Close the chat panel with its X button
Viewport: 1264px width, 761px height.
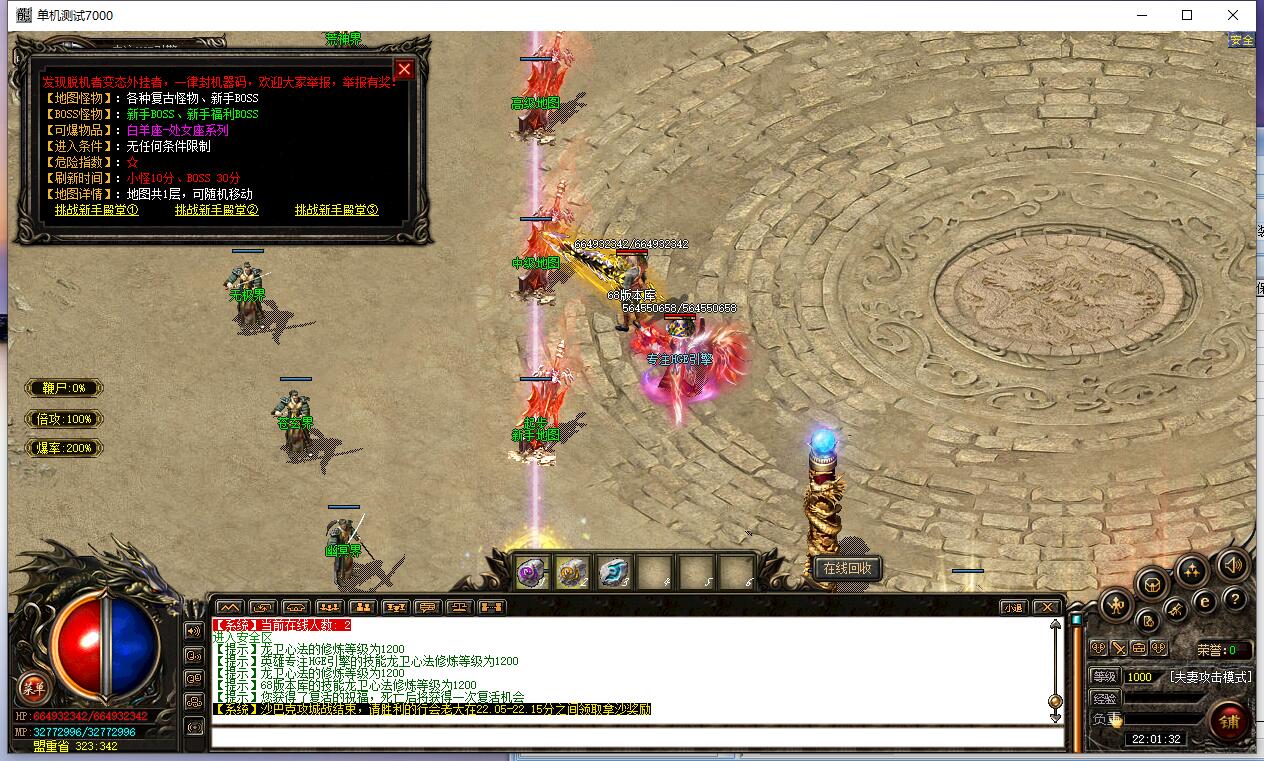point(1046,607)
